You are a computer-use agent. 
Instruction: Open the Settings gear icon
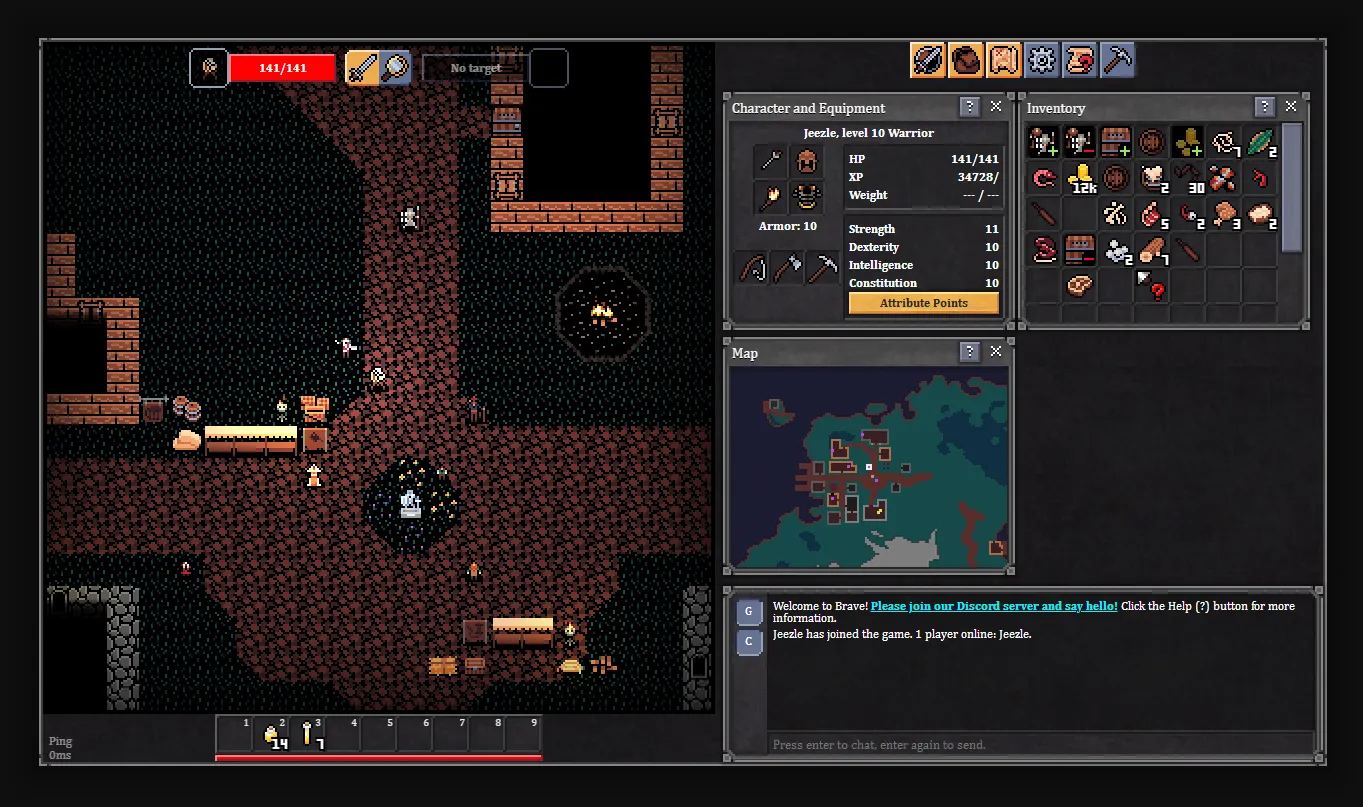point(1042,59)
